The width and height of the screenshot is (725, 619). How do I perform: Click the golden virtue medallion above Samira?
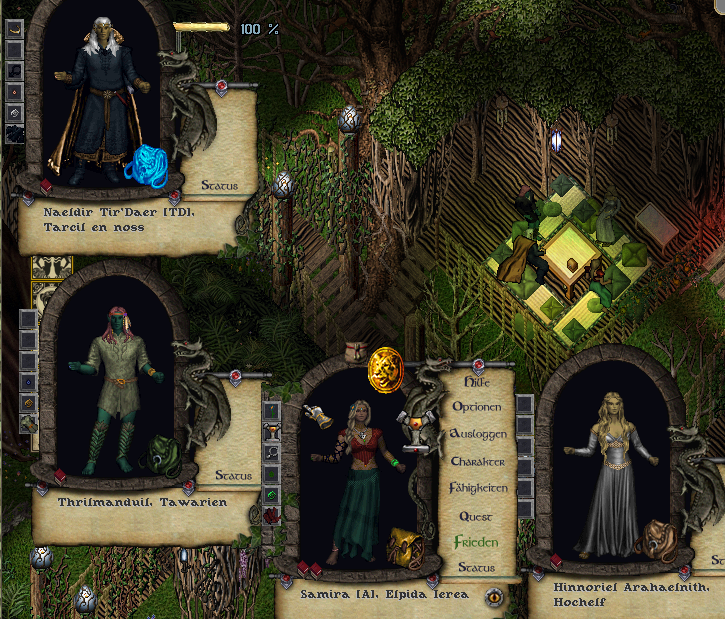[x=386, y=367]
